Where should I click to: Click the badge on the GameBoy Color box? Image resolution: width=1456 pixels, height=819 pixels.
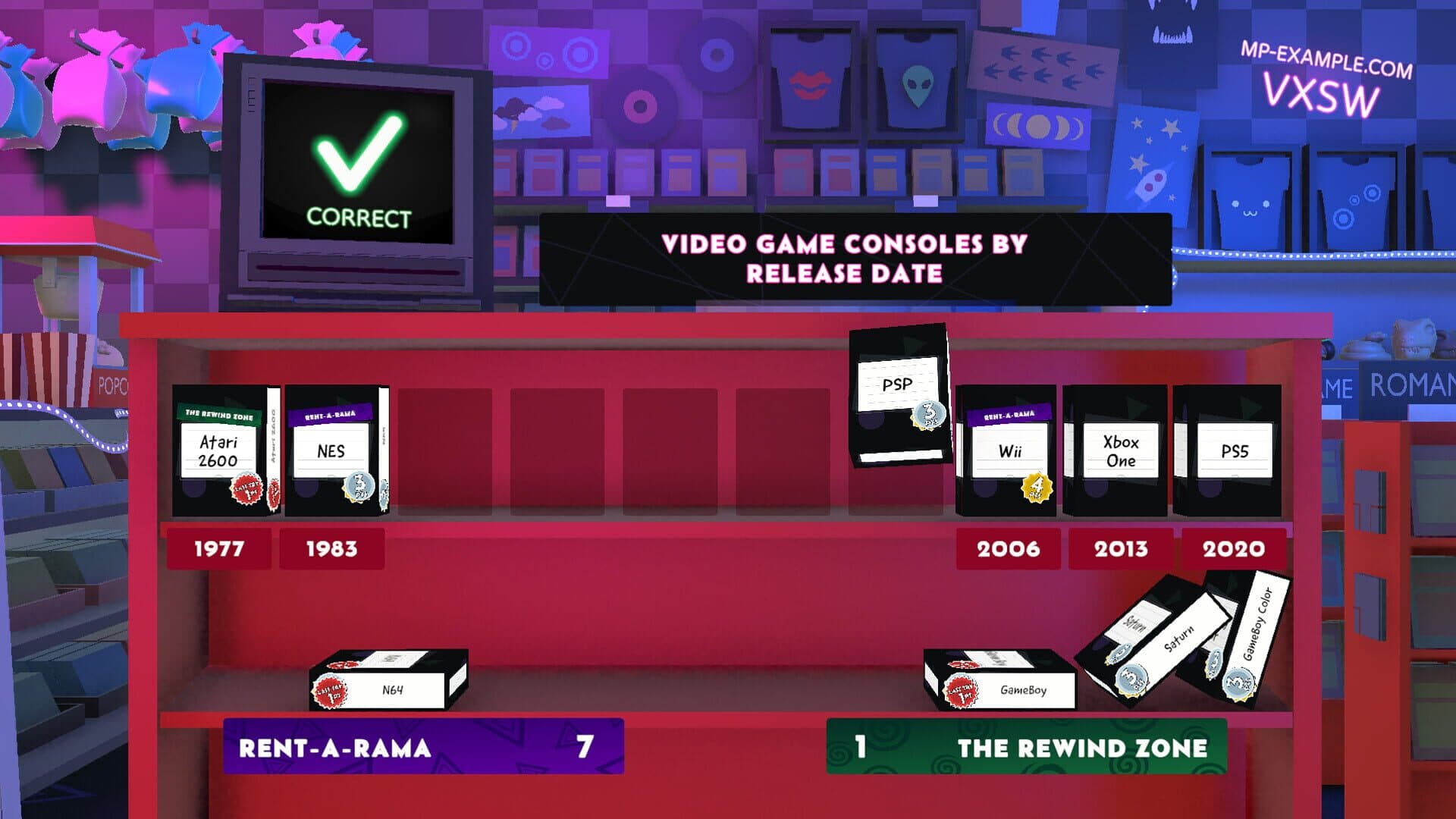click(1237, 684)
